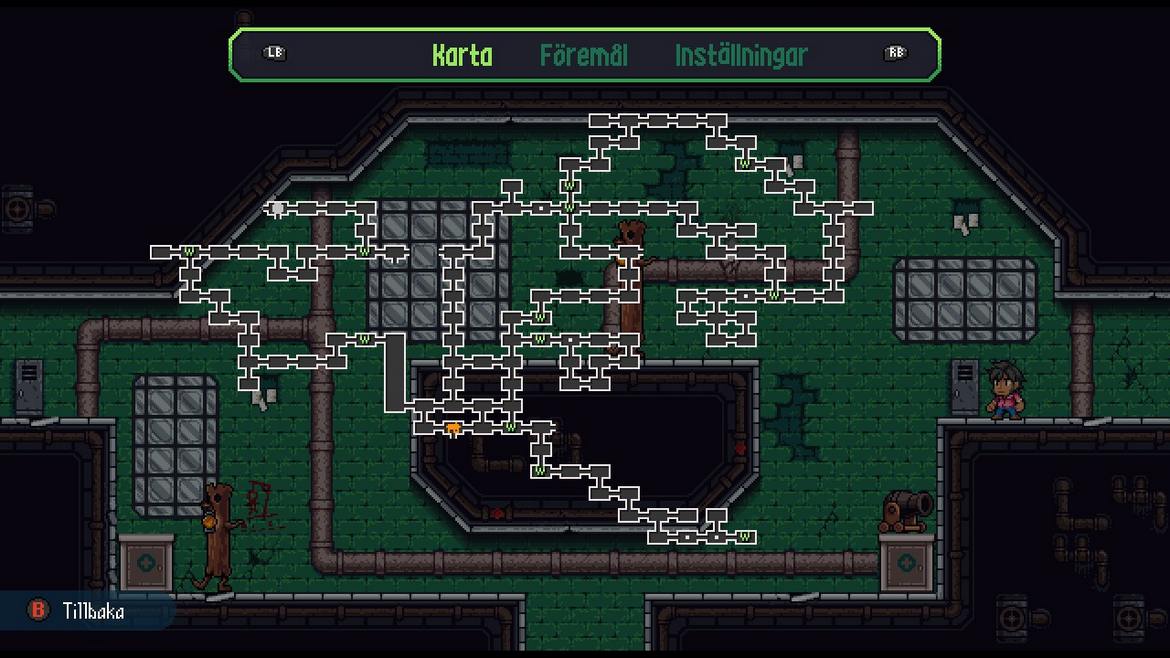Image resolution: width=1170 pixels, height=658 pixels.
Task: Click the Tillbaka back button
Action: 78,610
